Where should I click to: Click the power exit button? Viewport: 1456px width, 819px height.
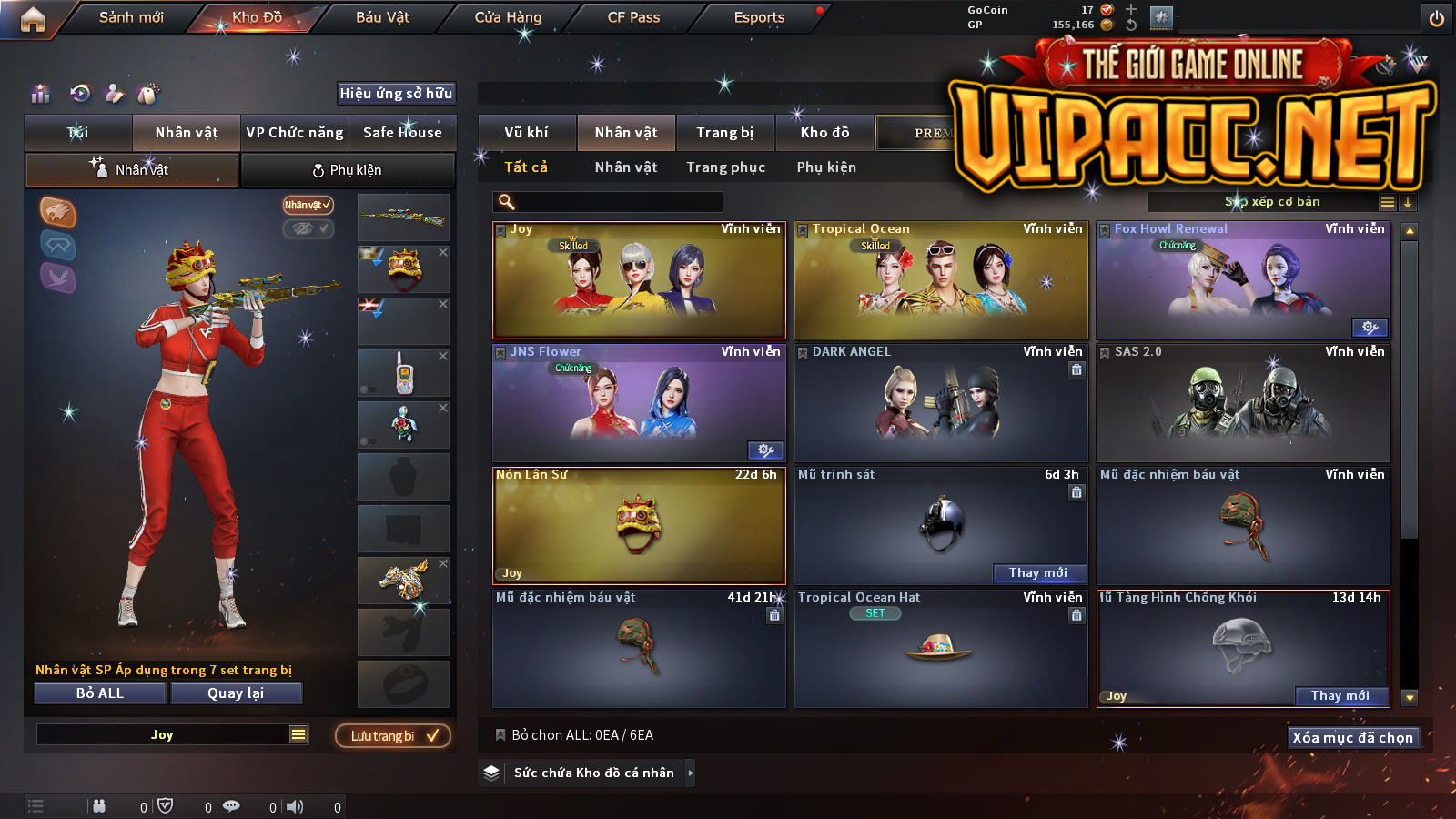tap(1437, 18)
